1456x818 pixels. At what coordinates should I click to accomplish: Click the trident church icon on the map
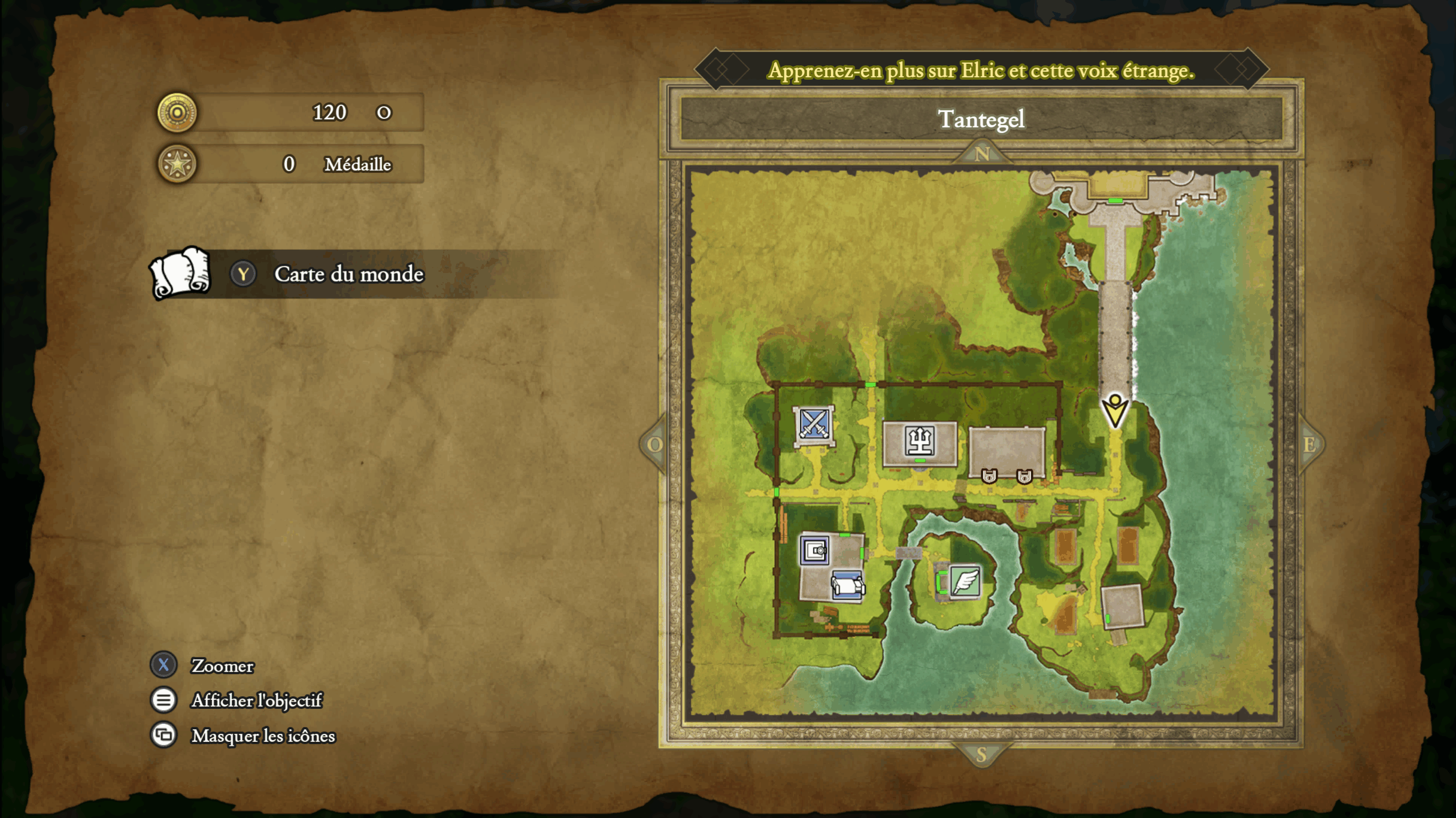[x=919, y=441]
